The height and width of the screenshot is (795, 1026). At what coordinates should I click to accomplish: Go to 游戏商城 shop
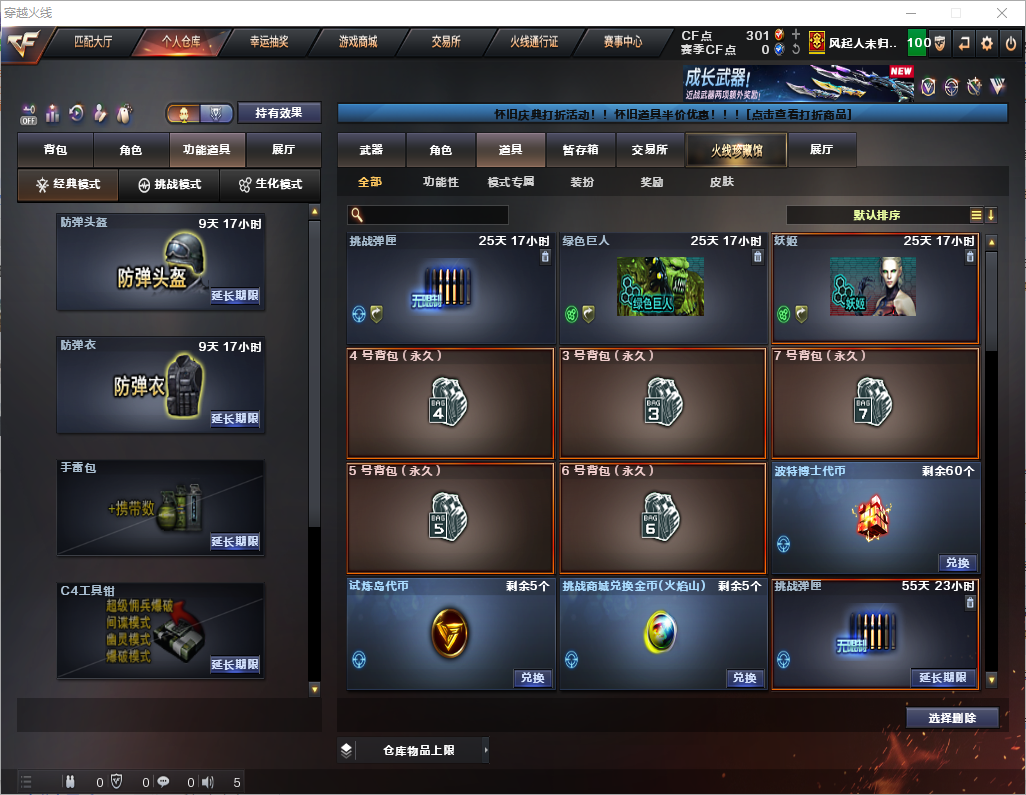[x=358, y=43]
